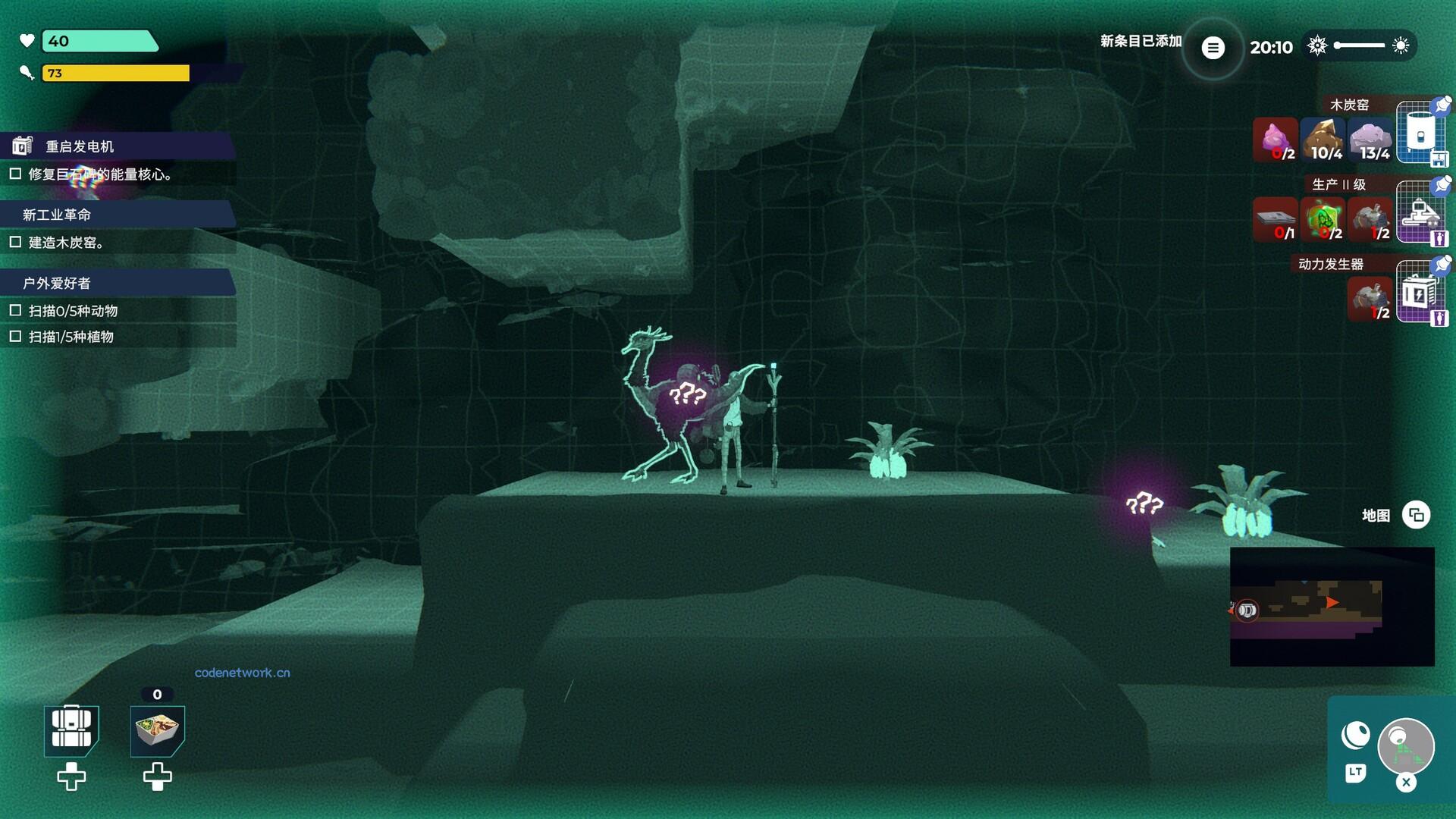
Task: Open the pinned 动力发生器 blueprint
Action: 1420,293
